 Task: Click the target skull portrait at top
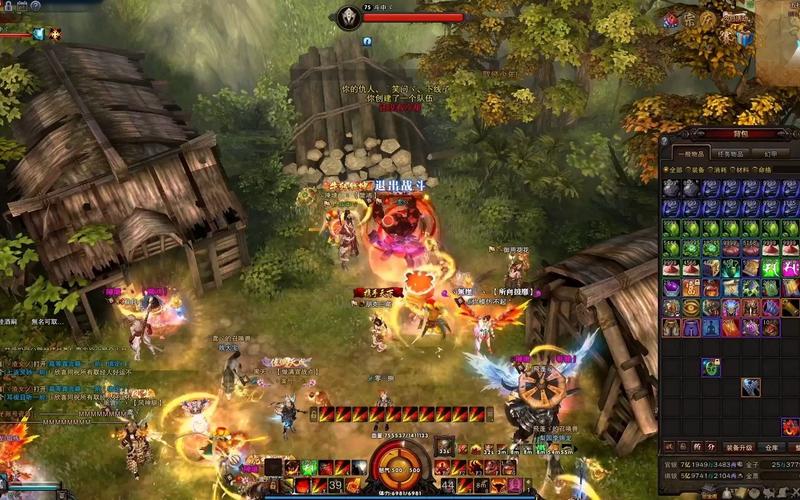coord(346,17)
